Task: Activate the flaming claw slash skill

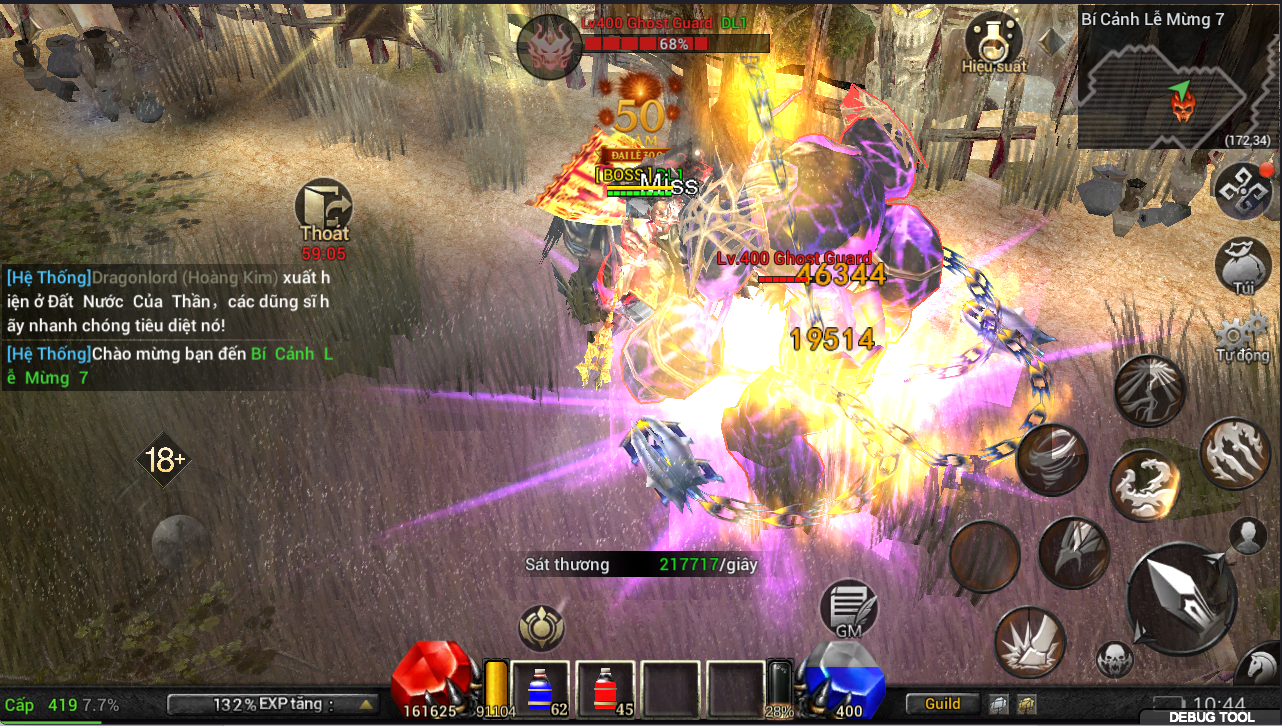Action: tap(1234, 453)
